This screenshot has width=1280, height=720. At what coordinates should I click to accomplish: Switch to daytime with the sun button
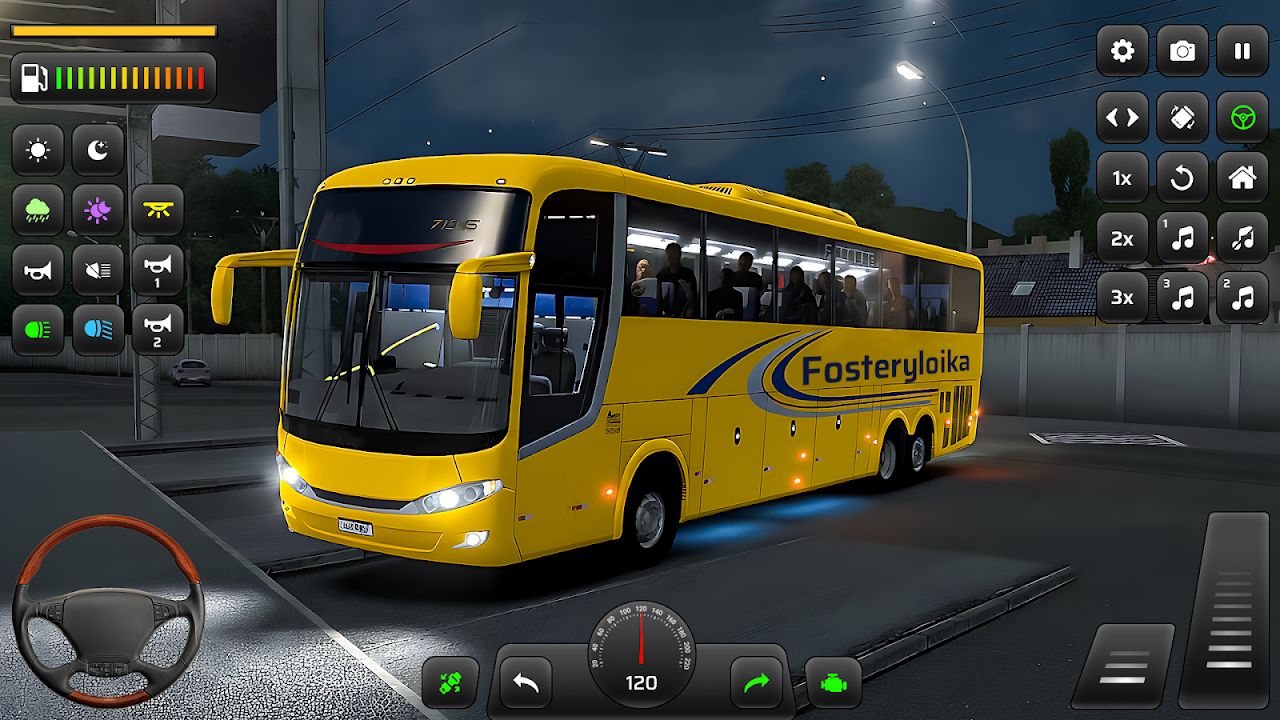[38, 150]
